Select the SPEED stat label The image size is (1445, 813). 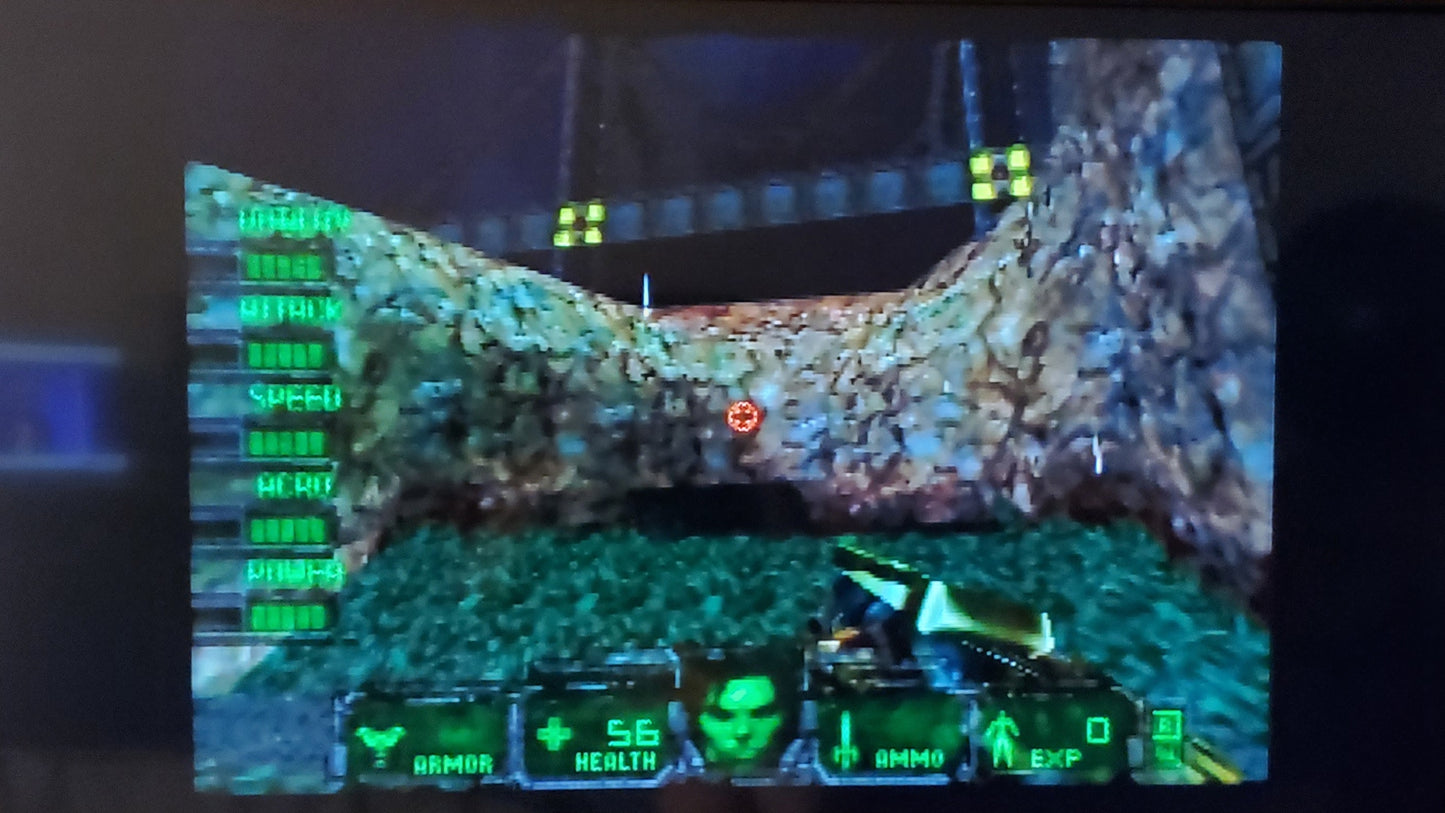point(295,397)
